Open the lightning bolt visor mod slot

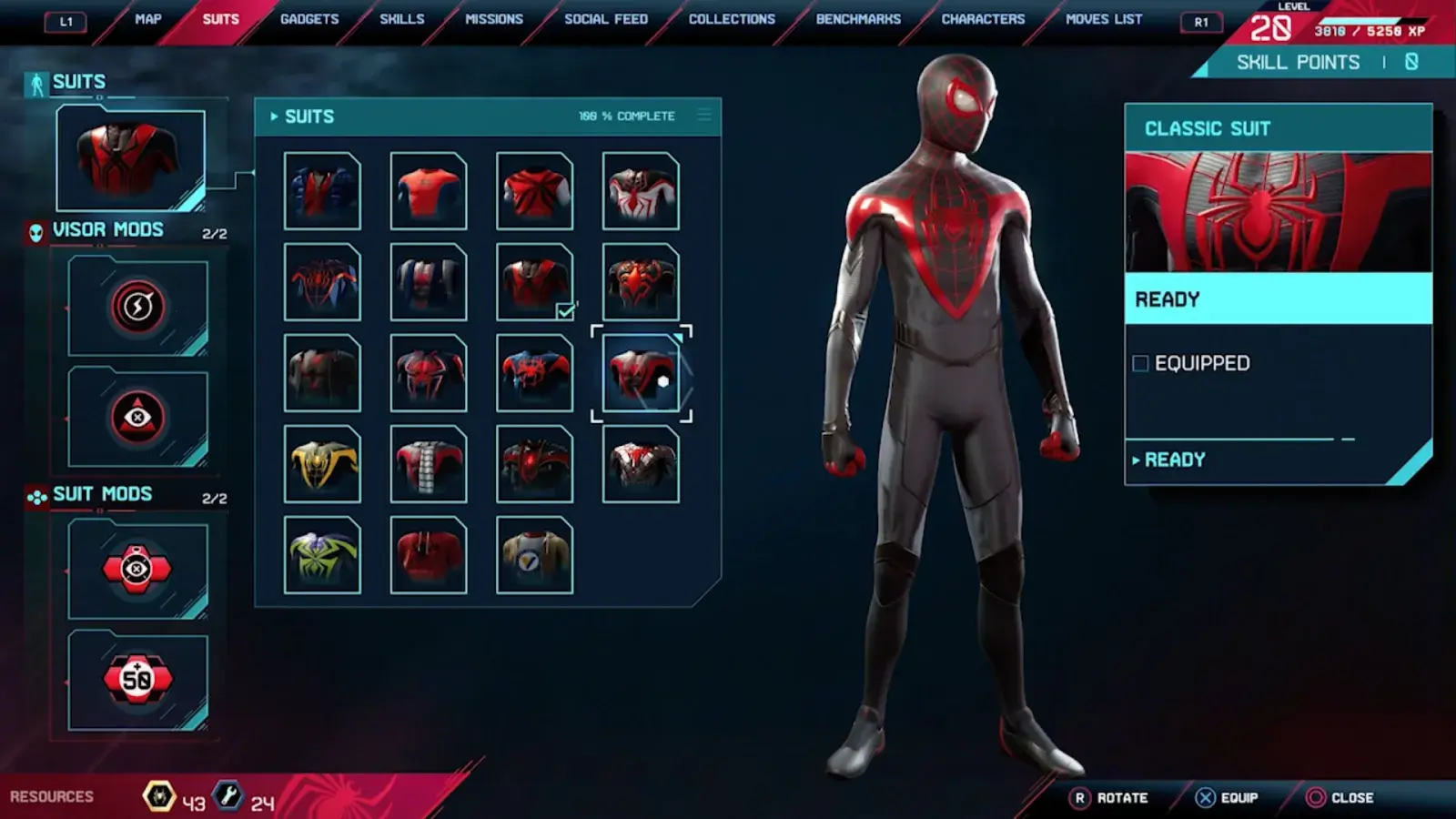137,307
